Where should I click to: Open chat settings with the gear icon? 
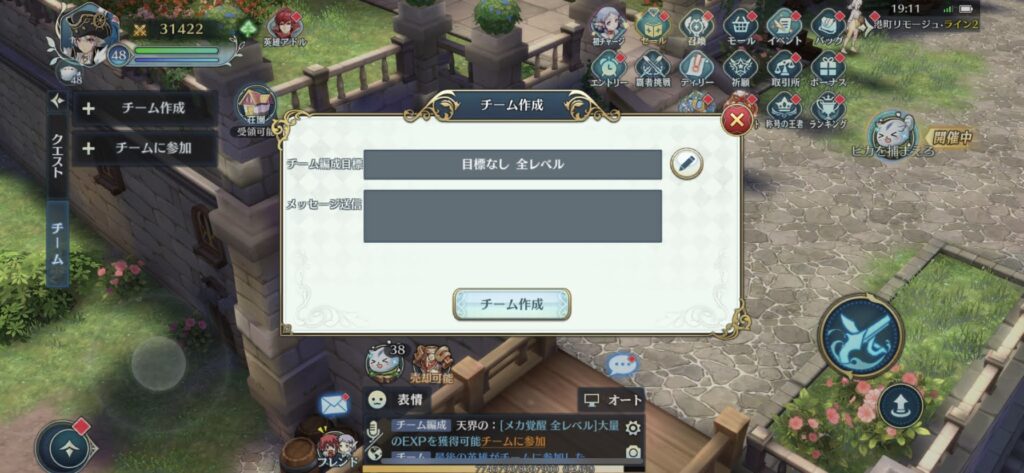632,428
